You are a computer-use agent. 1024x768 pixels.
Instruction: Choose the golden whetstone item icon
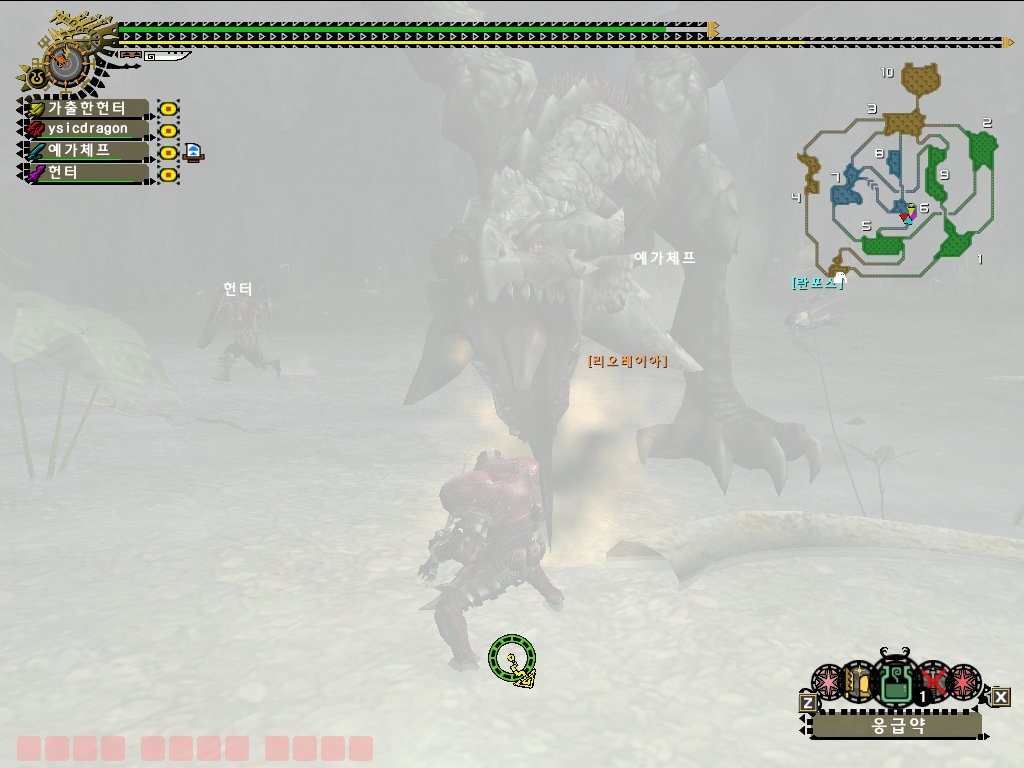858,683
